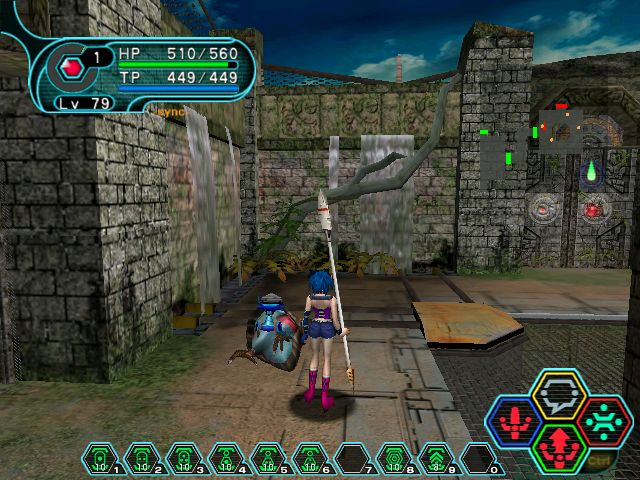
Task: Select quick slot 1 on the hotbar
Action: coord(100,460)
